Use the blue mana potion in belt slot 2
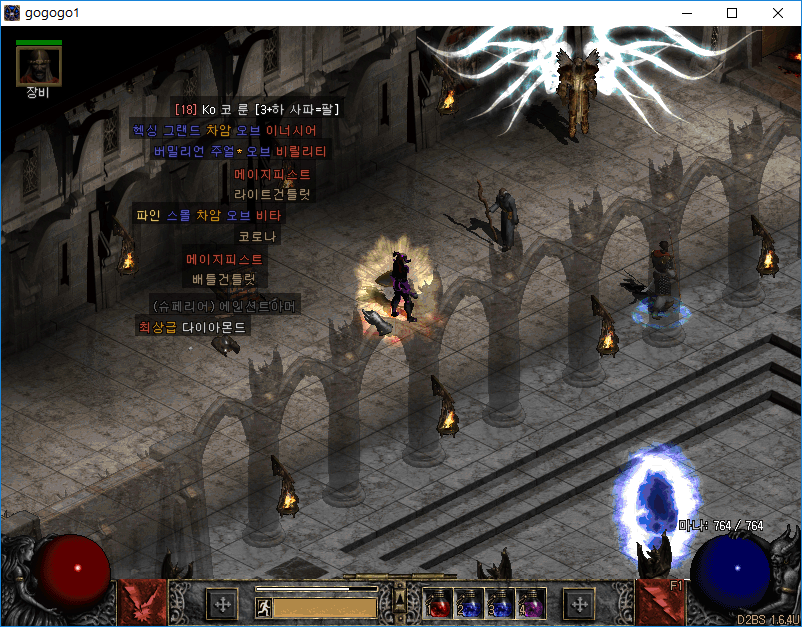Image resolution: width=802 pixels, height=627 pixels. pyautogui.click(x=469, y=604)
